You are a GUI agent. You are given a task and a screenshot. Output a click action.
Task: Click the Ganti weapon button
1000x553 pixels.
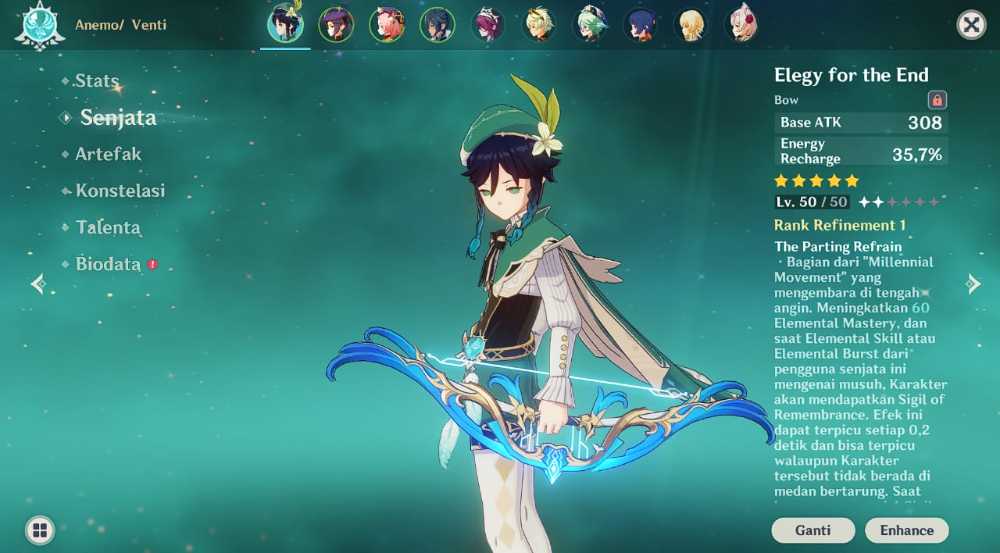point(813,530)
